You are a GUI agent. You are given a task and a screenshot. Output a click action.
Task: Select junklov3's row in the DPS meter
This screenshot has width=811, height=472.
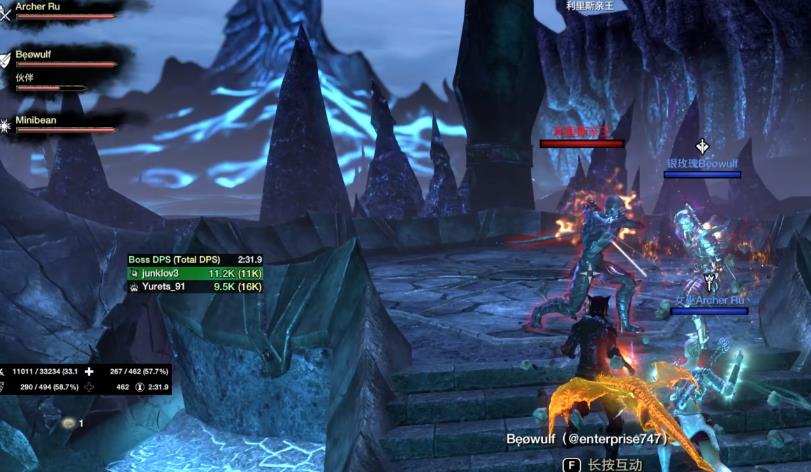pos(194,272)
